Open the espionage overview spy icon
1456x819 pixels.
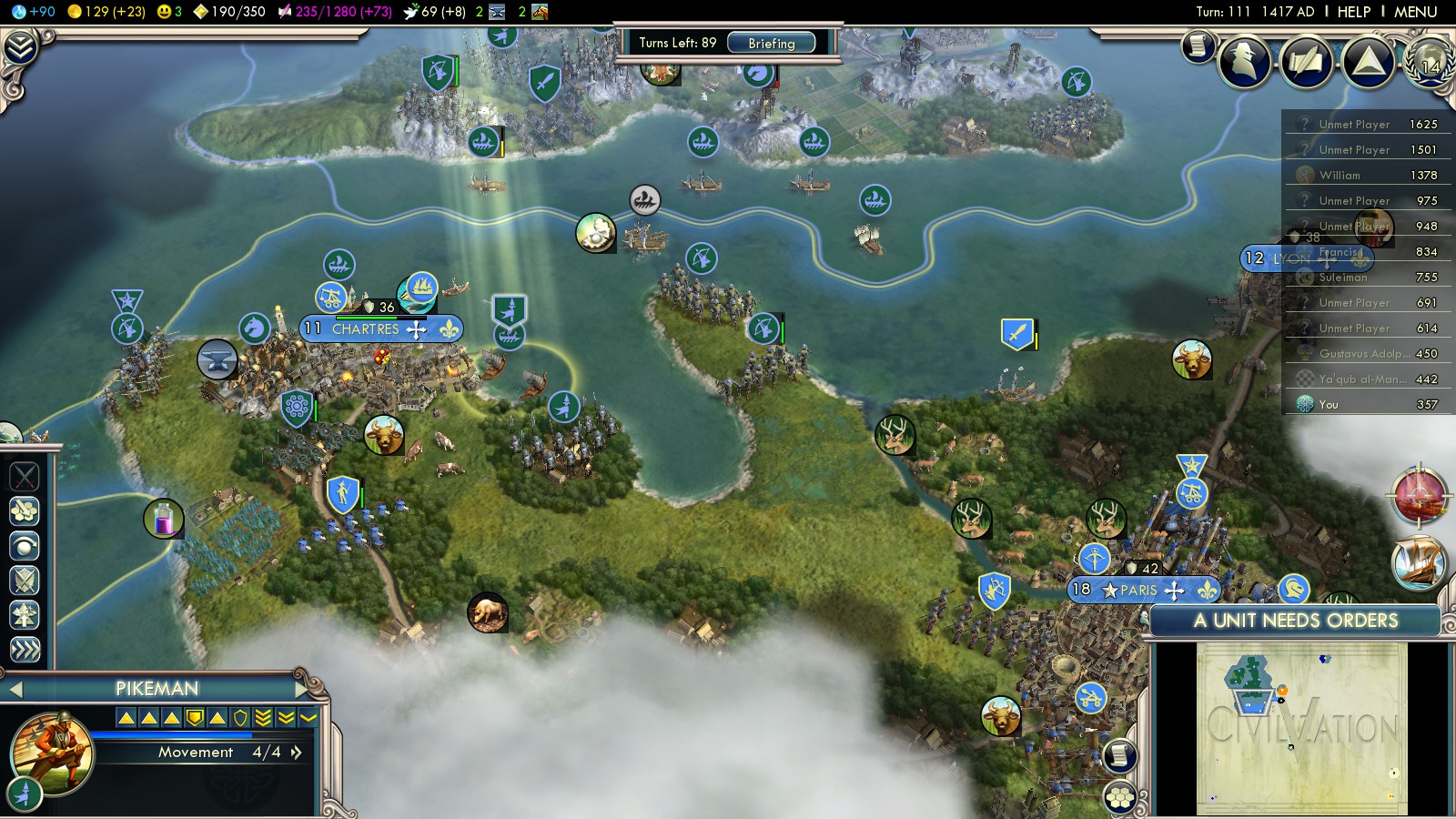tap(1244, 61)
